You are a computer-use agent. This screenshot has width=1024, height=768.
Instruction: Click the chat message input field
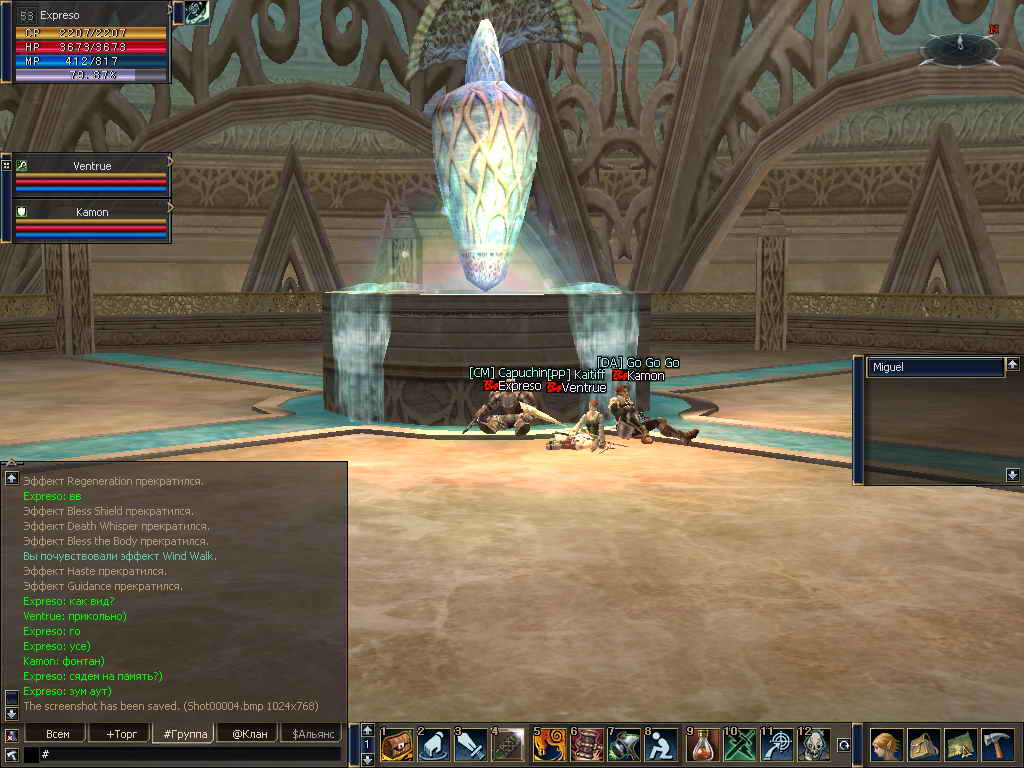pyautogui.click(x=190, y=754)
